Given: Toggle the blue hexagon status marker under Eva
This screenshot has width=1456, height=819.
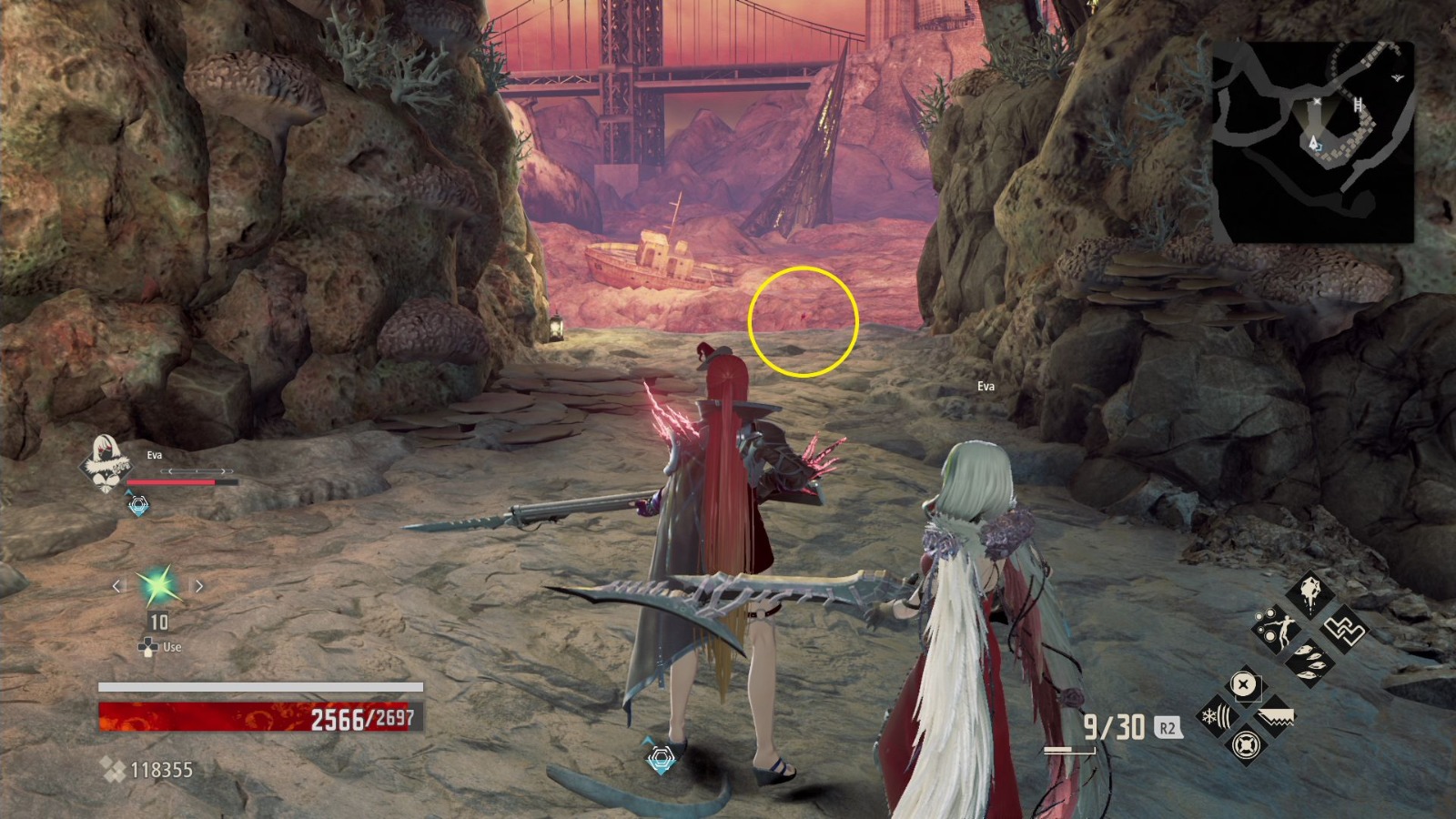Looking at the screenshot, I should (x=138, y=504).
